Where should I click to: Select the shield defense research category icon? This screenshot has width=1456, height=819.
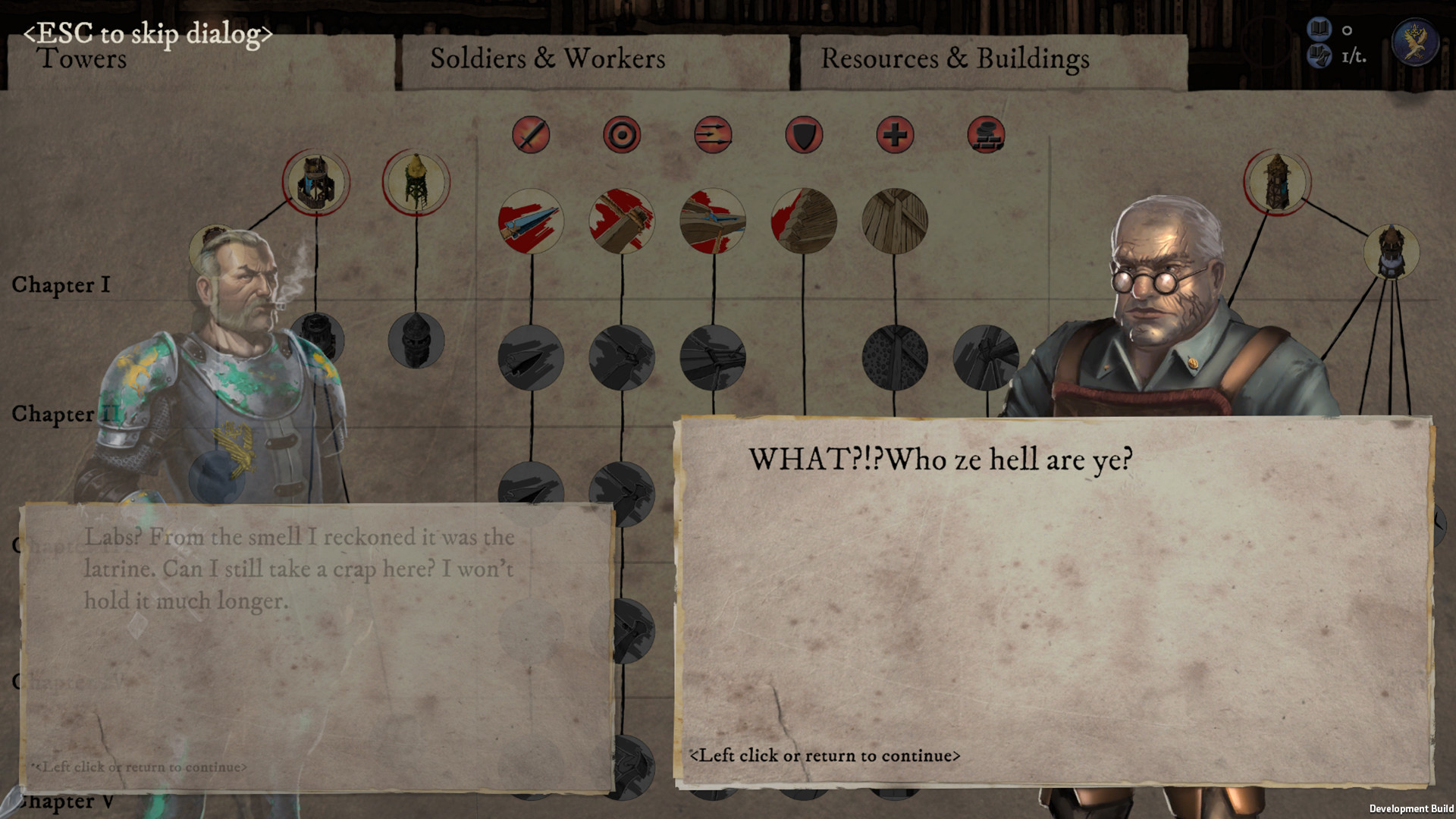(x=804, y=136)
